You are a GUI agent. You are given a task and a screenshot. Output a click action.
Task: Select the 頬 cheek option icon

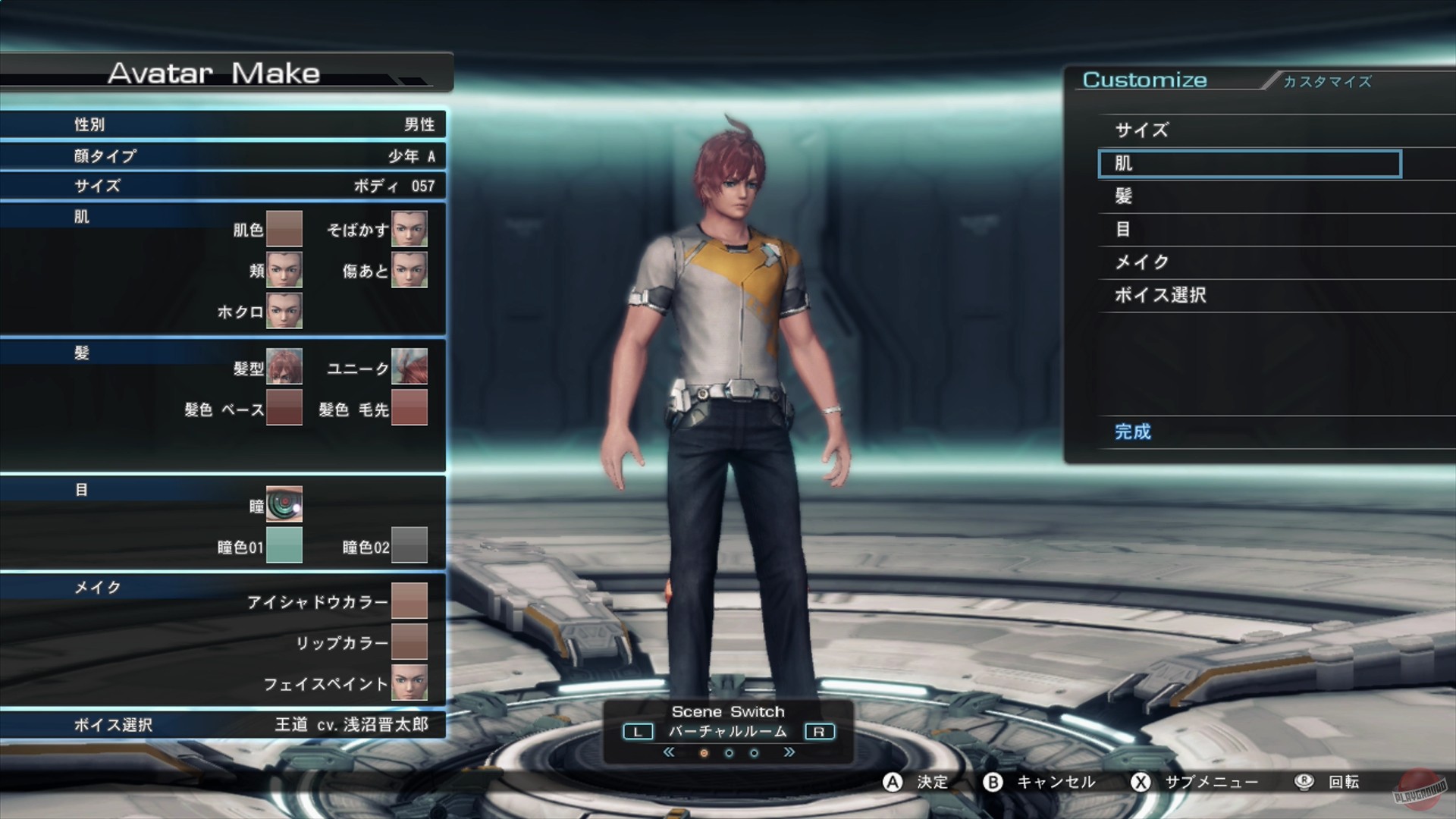tap(286, 271)
